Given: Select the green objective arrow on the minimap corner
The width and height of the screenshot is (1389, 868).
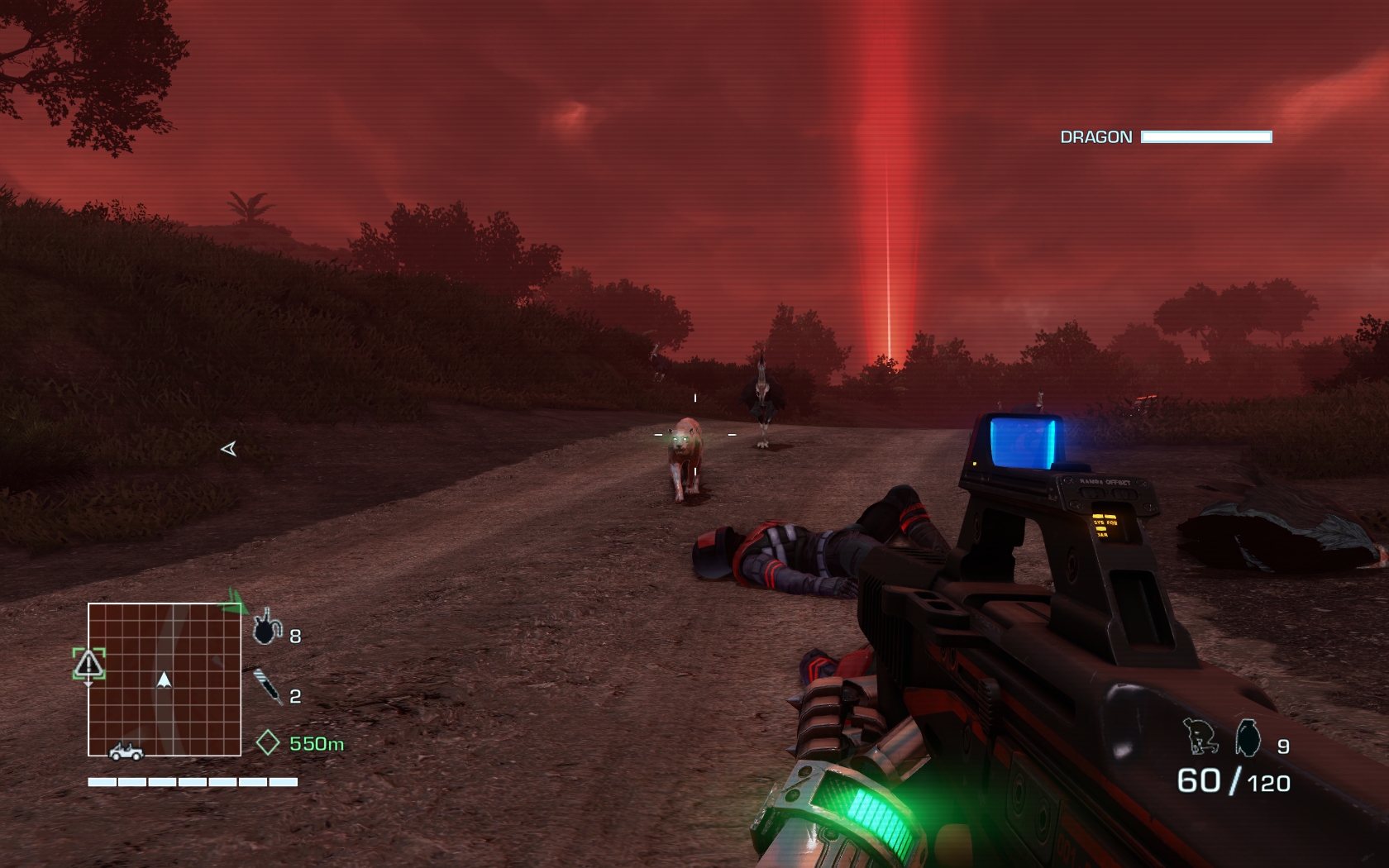Looking at the screenshot, I should tap(236, 600).
